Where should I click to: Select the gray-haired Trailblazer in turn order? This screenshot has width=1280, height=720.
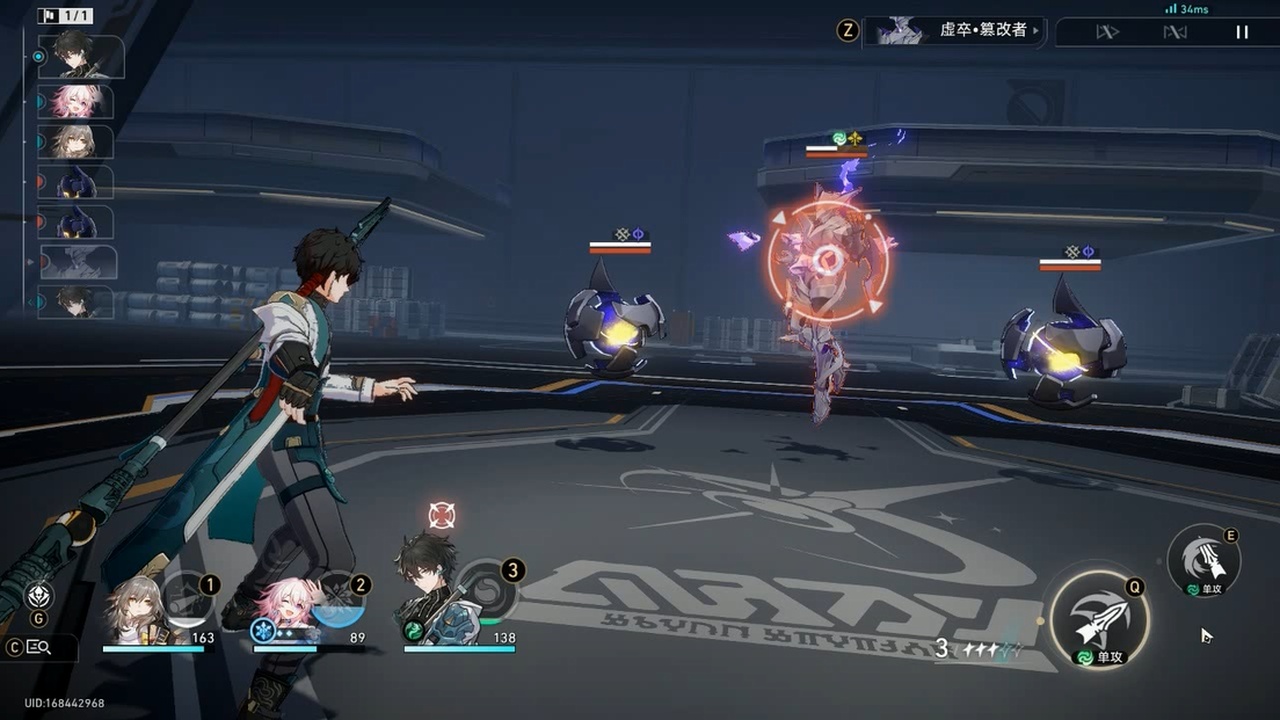(76, 142)
